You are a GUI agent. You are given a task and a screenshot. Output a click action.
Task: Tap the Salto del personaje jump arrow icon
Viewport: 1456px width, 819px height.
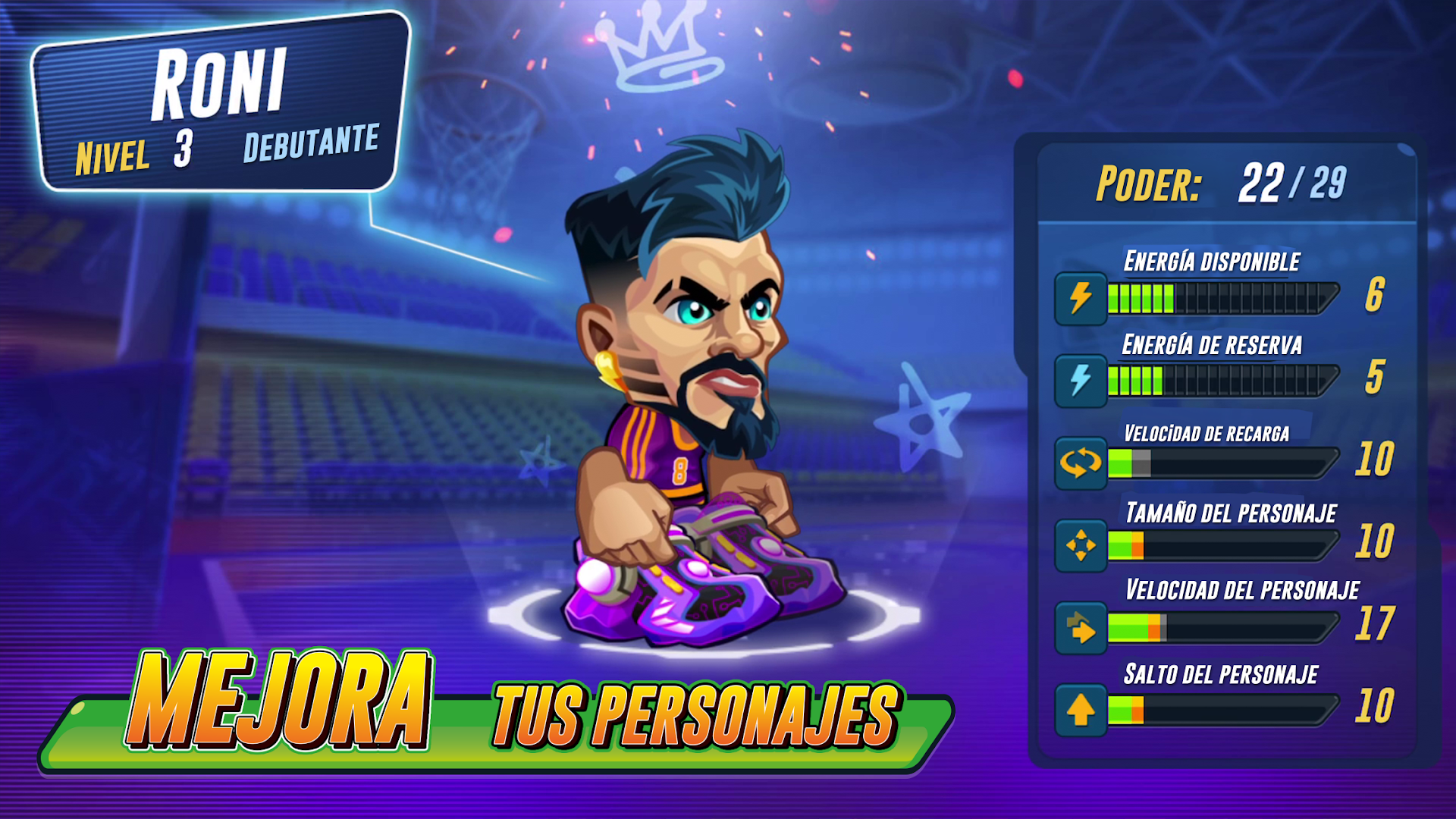click(1080, 711)
